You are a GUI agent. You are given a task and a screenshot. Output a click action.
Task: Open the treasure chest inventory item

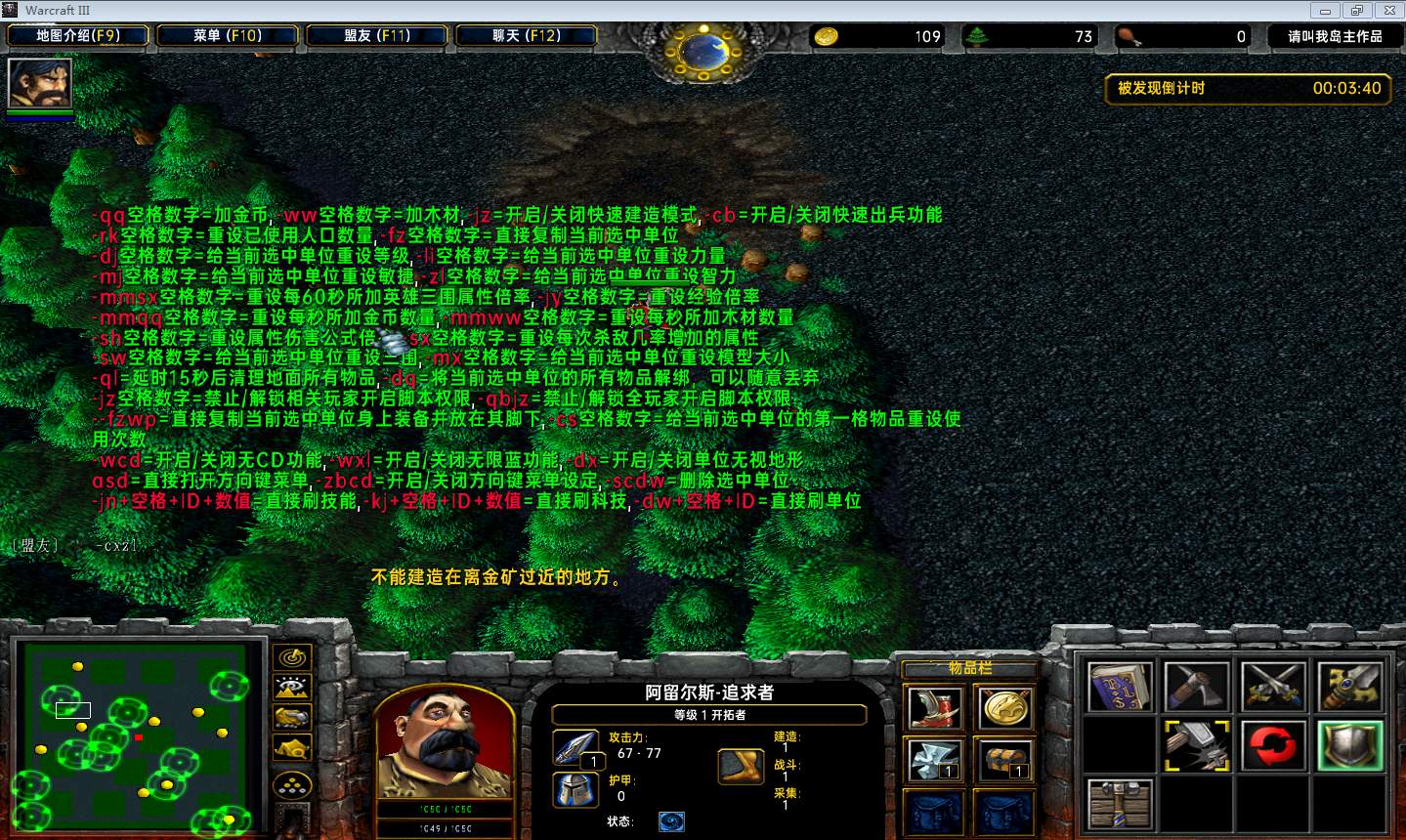click(x=1004, y=760)
